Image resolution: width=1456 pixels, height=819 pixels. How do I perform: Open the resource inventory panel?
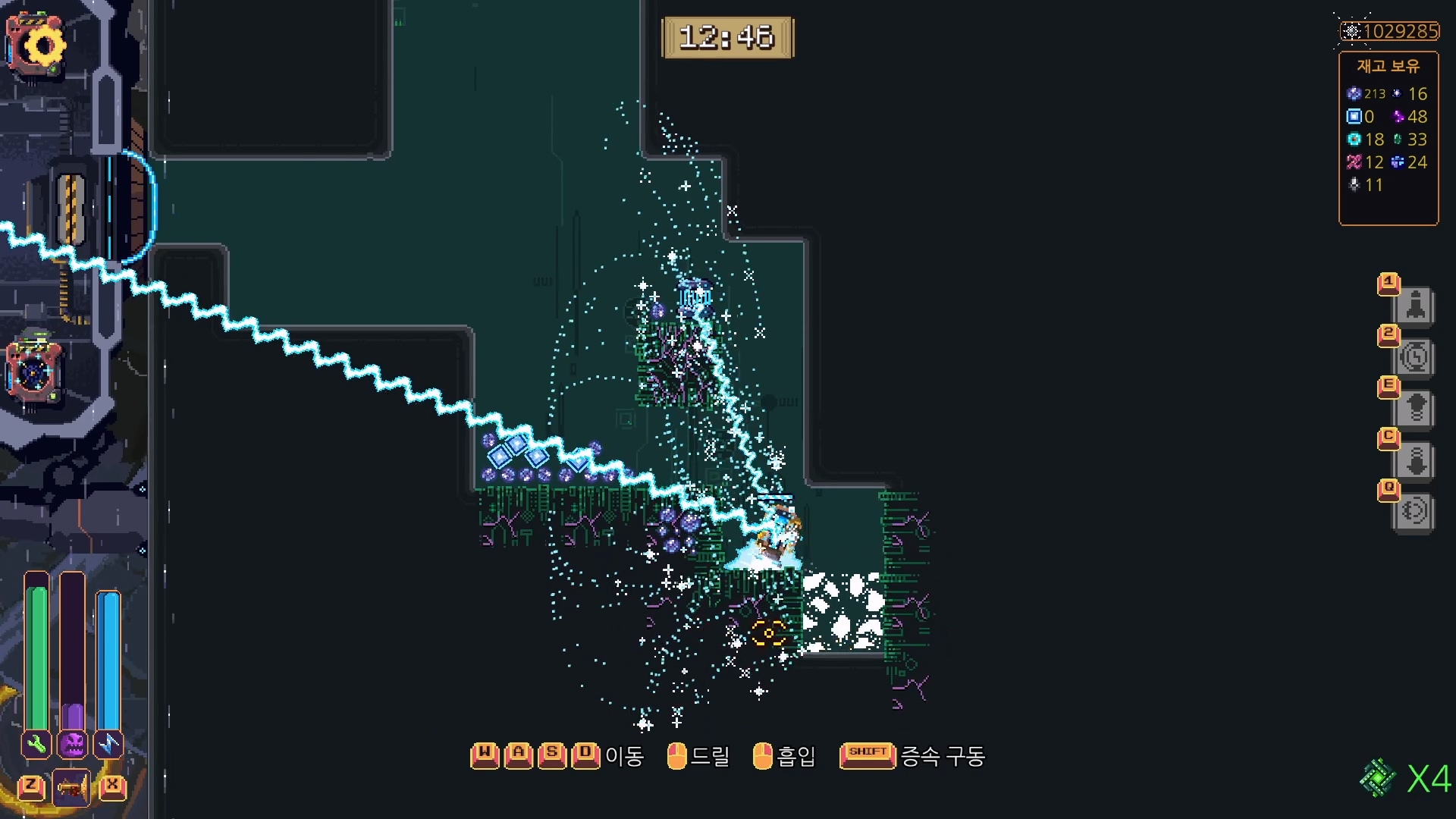pos(1388,138)
